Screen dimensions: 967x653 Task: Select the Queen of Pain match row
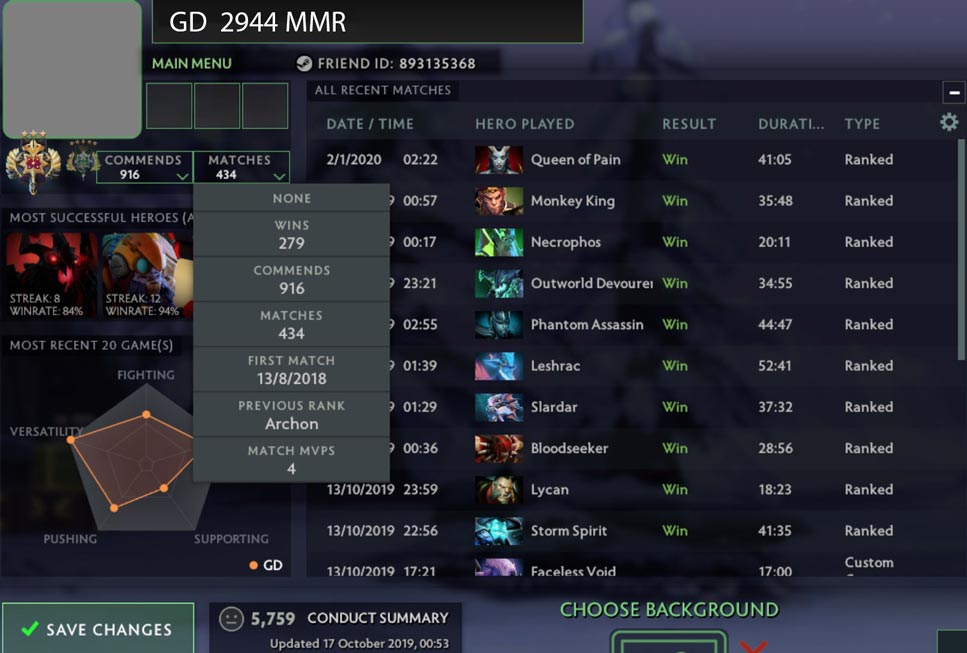[x=575, y=160]
